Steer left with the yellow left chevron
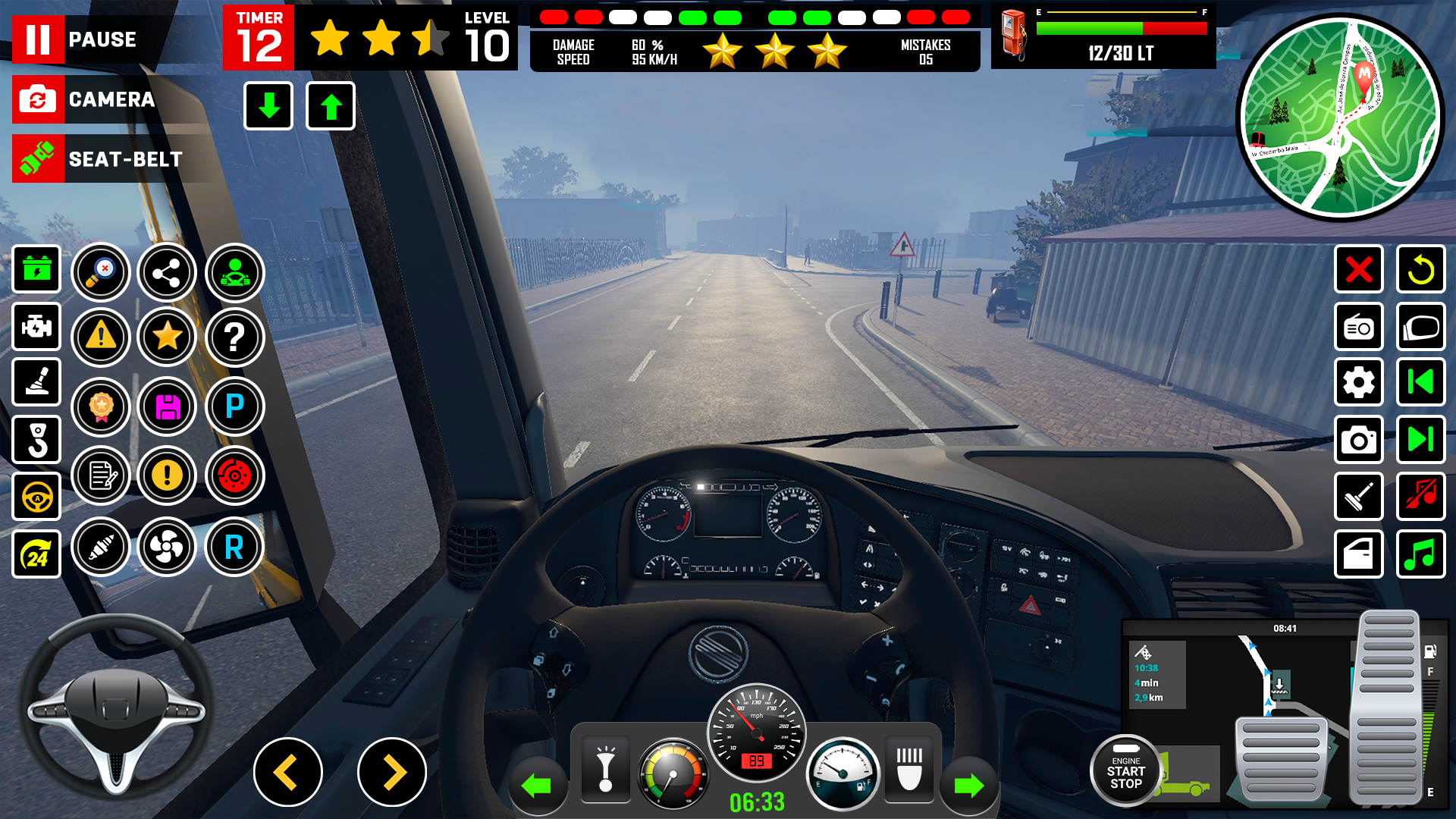The width and height of the screenshot is (1456, 819). [287, 772]
